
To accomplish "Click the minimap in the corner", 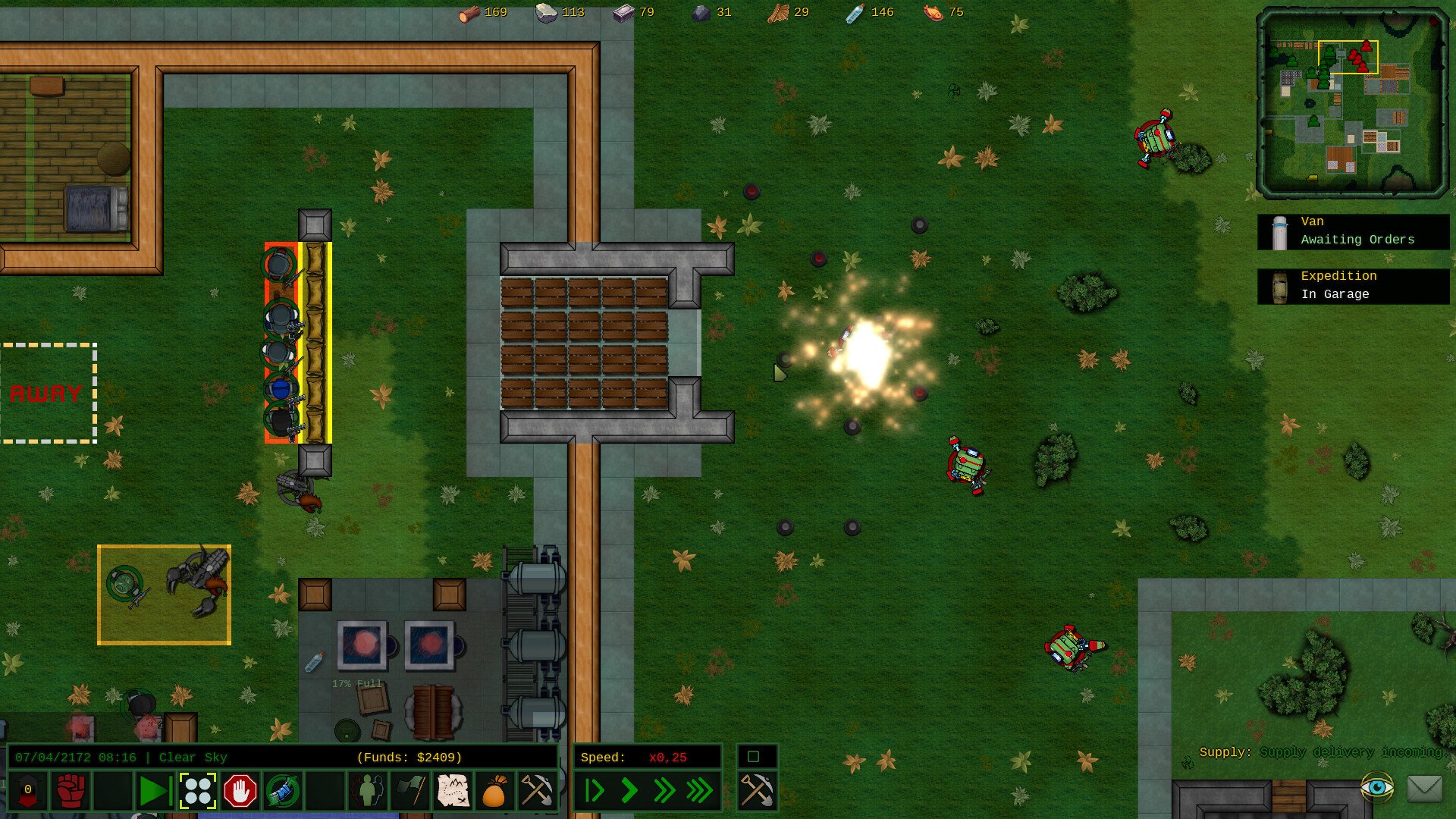I will point(1352,102).
